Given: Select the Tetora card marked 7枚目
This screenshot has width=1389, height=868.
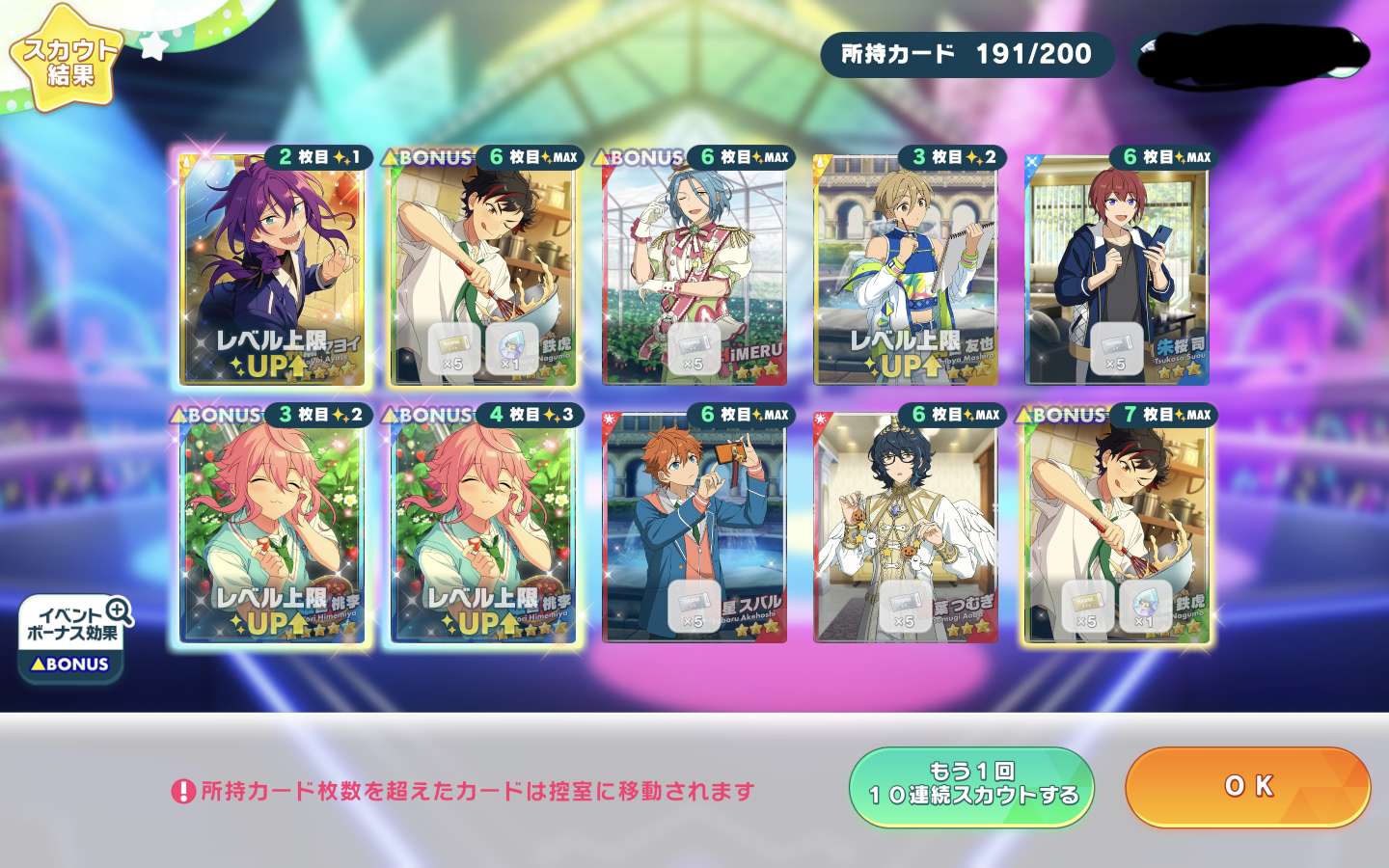Looking at the screenshot, I should (1116, 528).
